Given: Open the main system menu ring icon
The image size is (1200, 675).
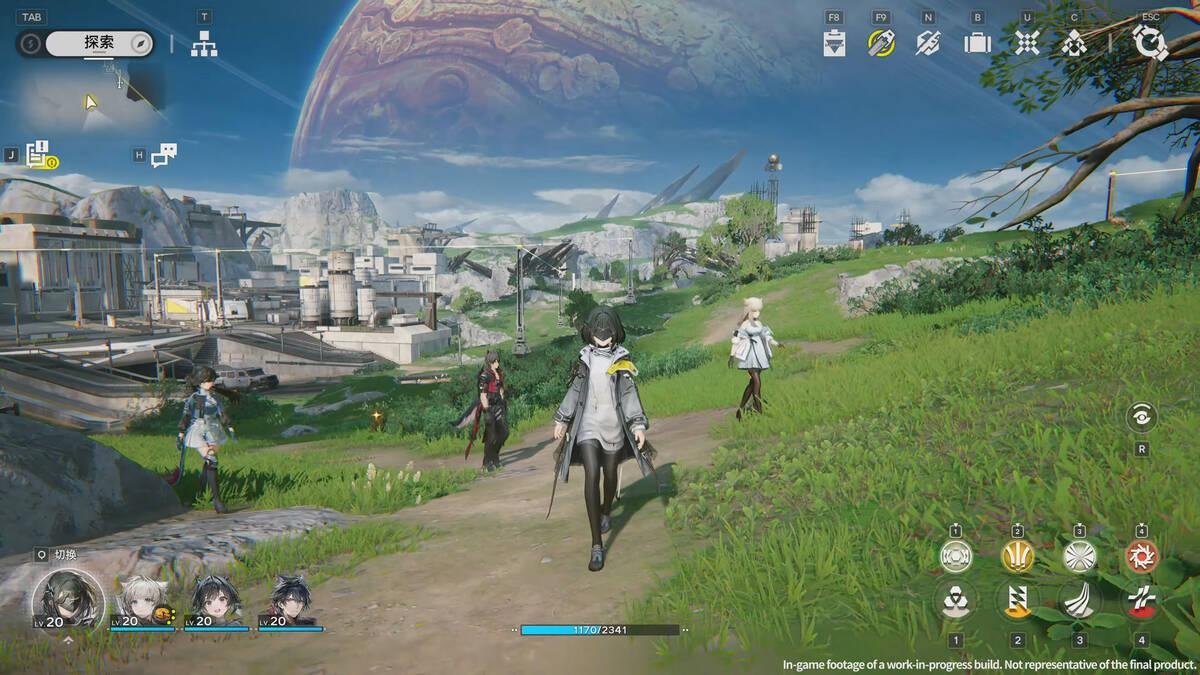Looking at the screenshot, I should click(1150, 43).
